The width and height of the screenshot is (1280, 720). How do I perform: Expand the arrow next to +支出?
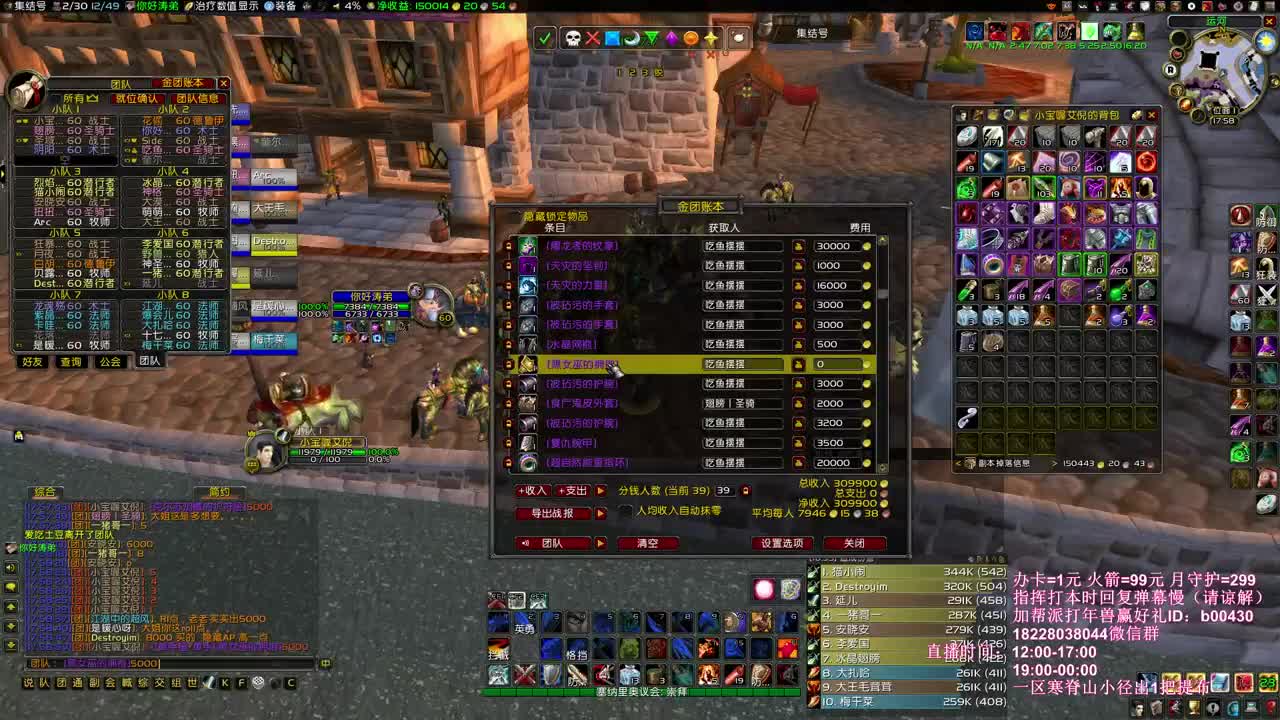602,491
